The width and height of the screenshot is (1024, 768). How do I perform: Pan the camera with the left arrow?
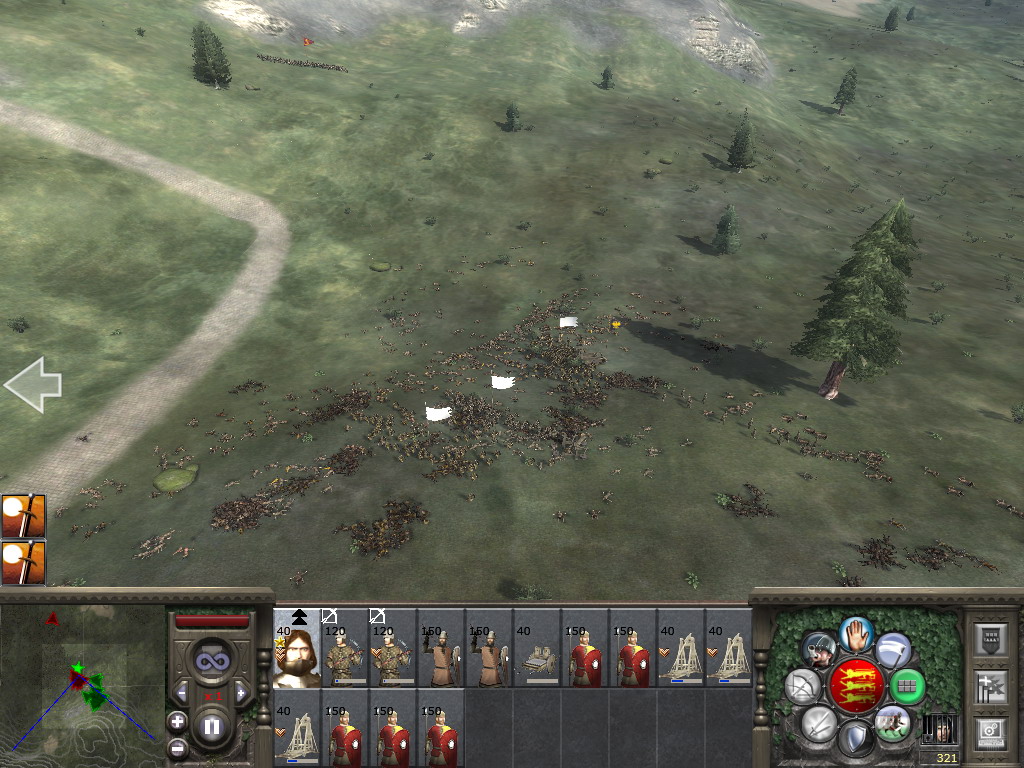click(x=33, y=385)
